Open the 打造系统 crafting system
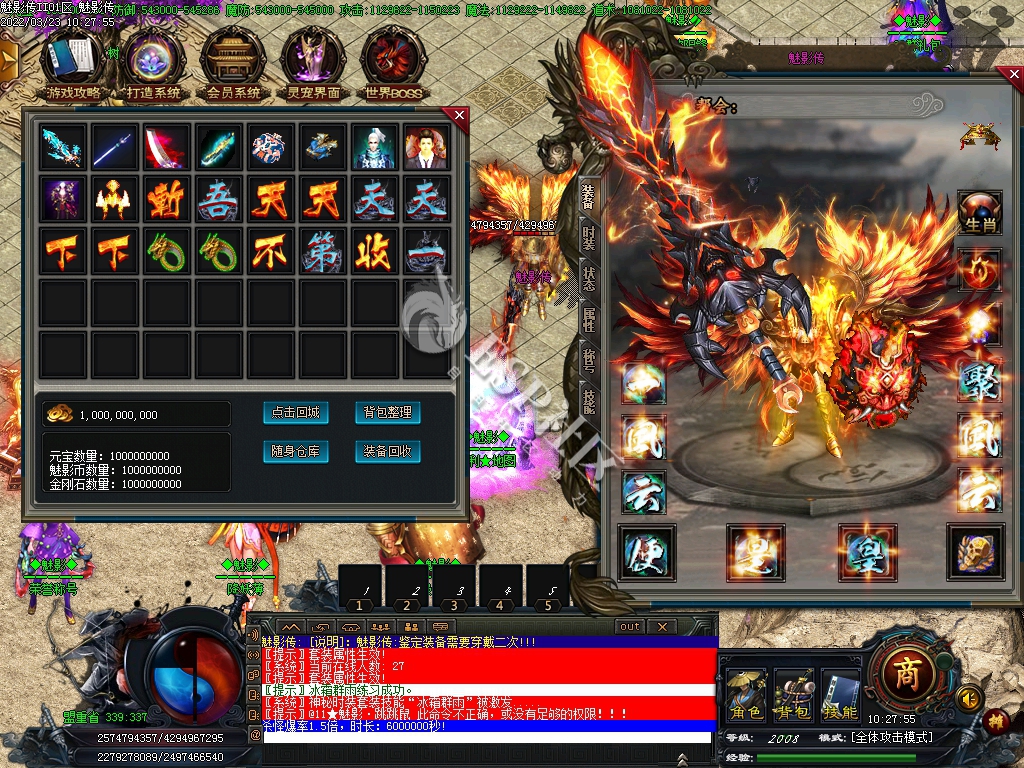 (x=153, y=62)
